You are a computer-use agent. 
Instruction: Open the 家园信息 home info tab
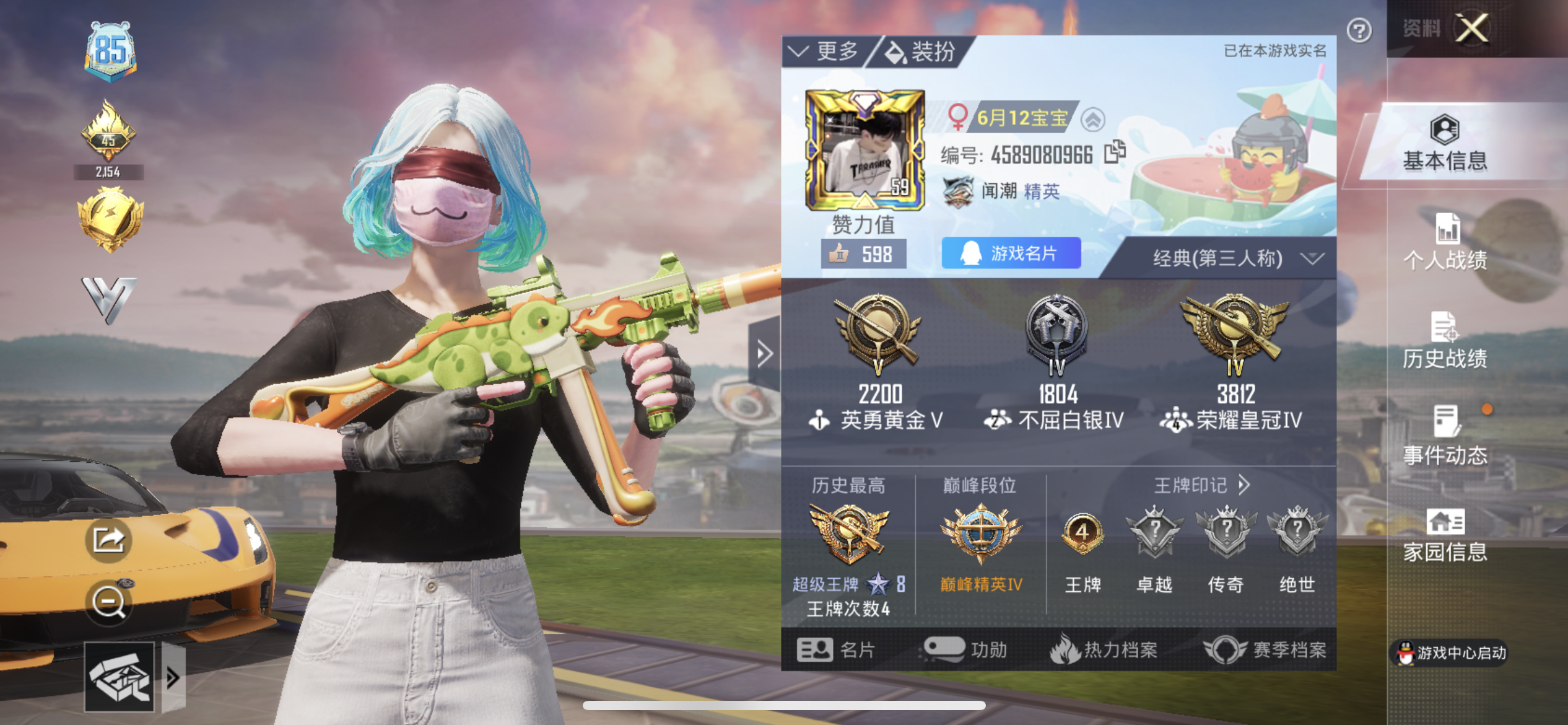pos(1445,535)
